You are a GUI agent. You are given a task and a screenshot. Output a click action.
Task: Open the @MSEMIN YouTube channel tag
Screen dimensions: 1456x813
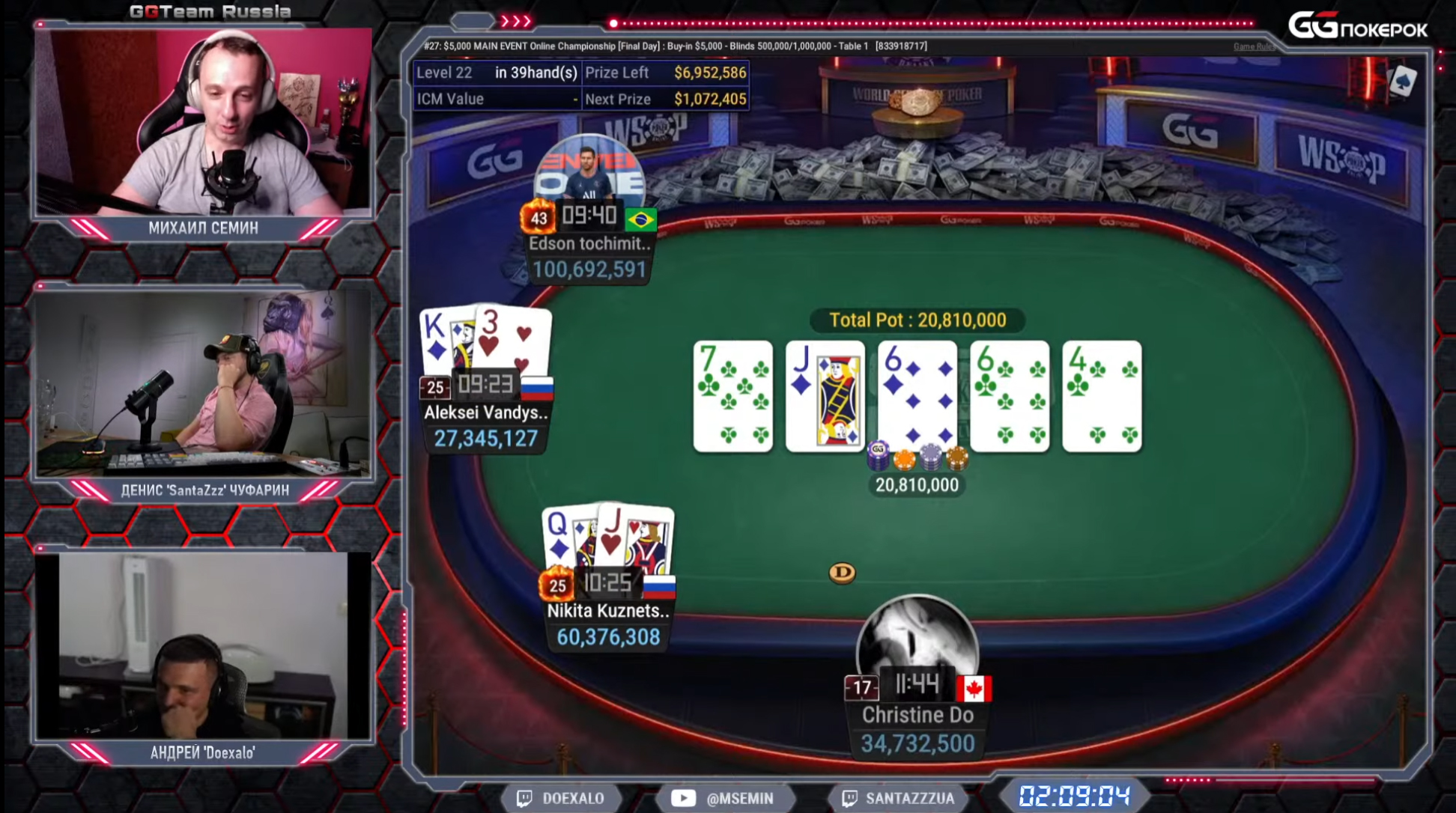[723, 798]
